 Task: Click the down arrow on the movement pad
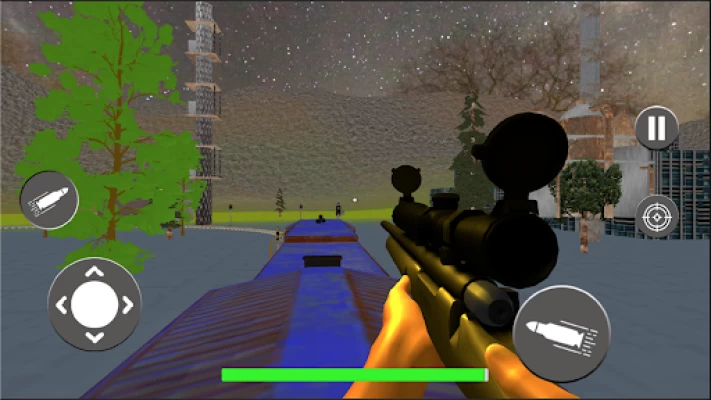tap(94, 337)
